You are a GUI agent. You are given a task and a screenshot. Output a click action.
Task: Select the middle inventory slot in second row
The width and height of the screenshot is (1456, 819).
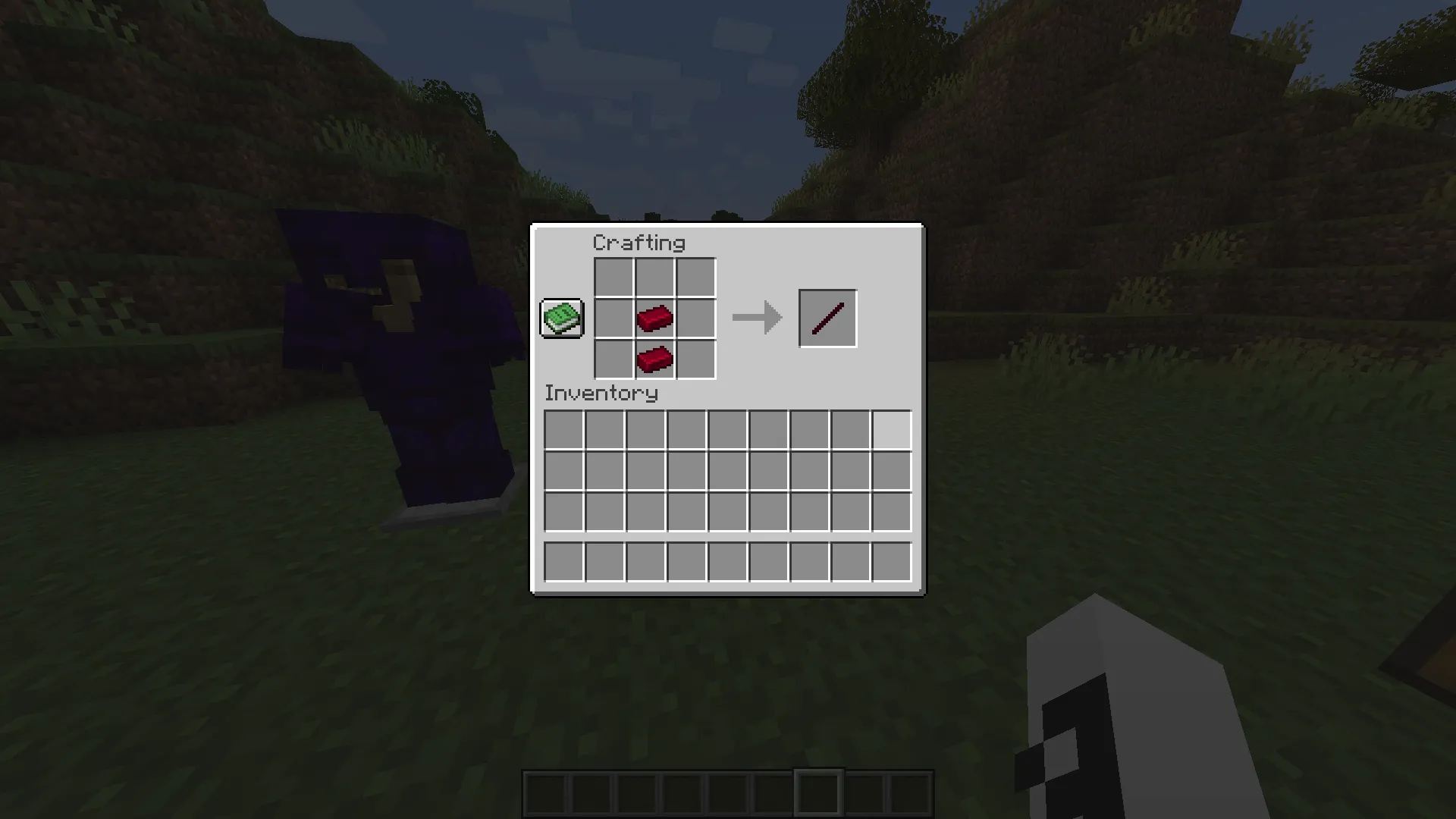pos(728,471)
